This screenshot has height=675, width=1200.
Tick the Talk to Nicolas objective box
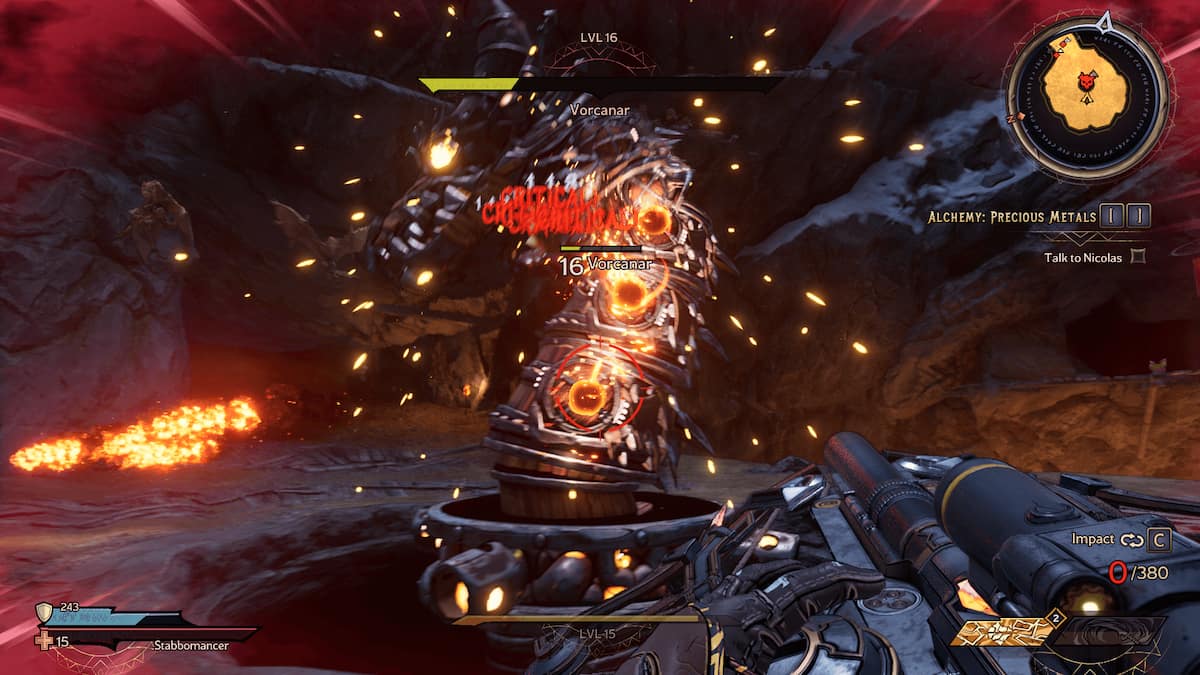pyautogui.click(x=1136, y=257)
